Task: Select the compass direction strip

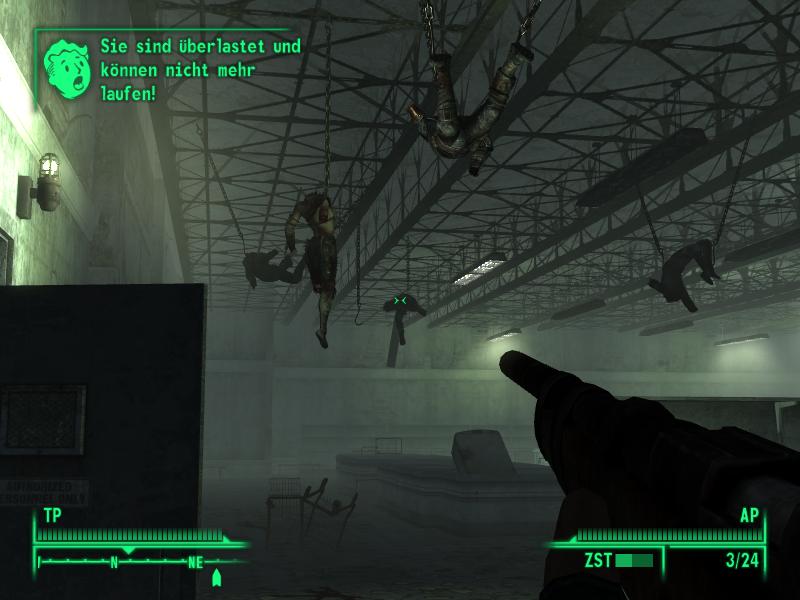Action: 135,562
